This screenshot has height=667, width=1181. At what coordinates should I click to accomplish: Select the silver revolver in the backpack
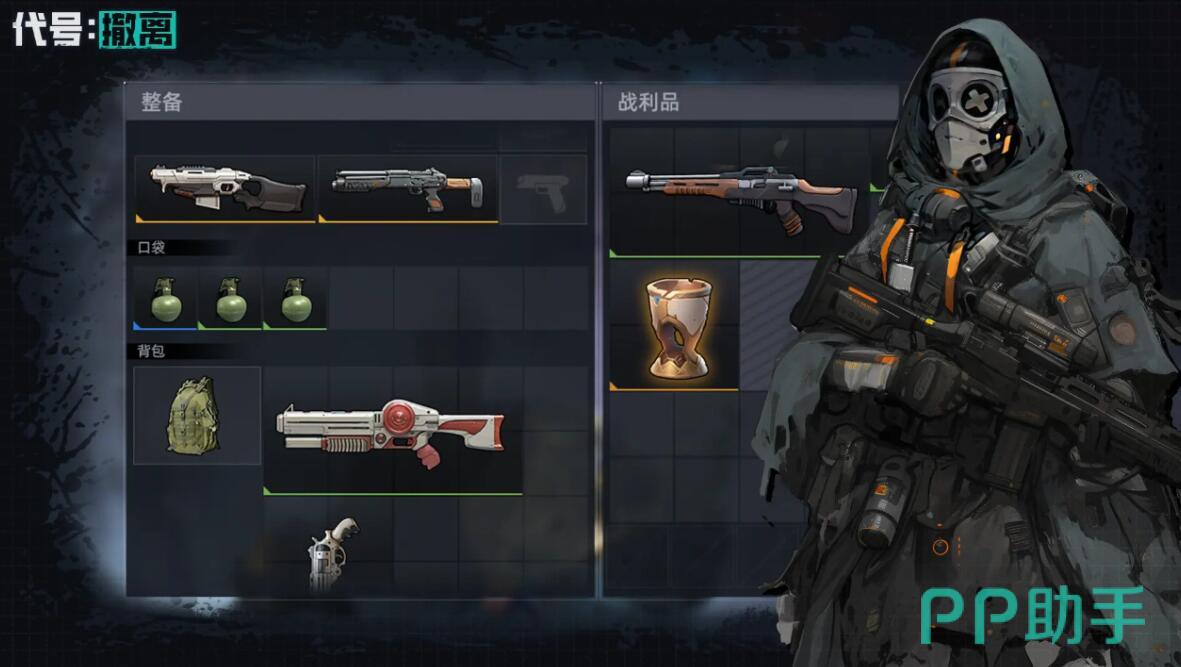coord(332,553)
